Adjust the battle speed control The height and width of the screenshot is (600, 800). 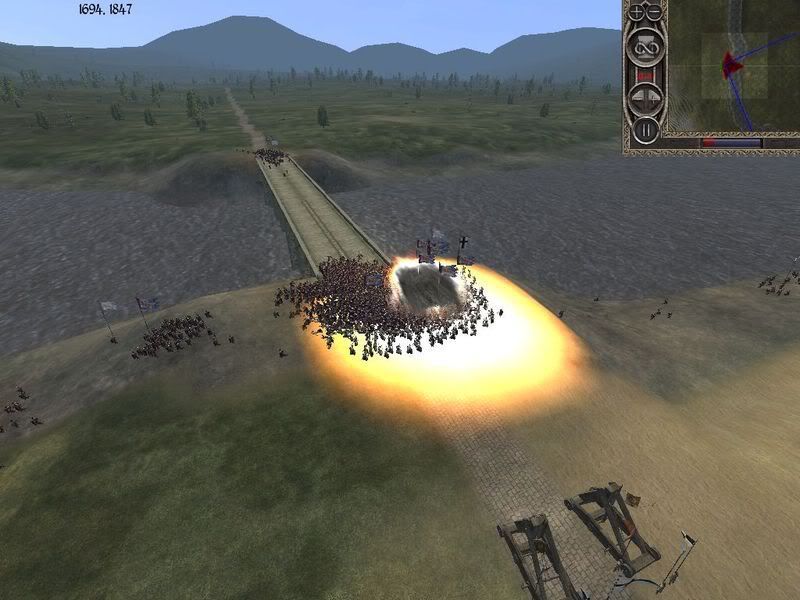point(645,99)
